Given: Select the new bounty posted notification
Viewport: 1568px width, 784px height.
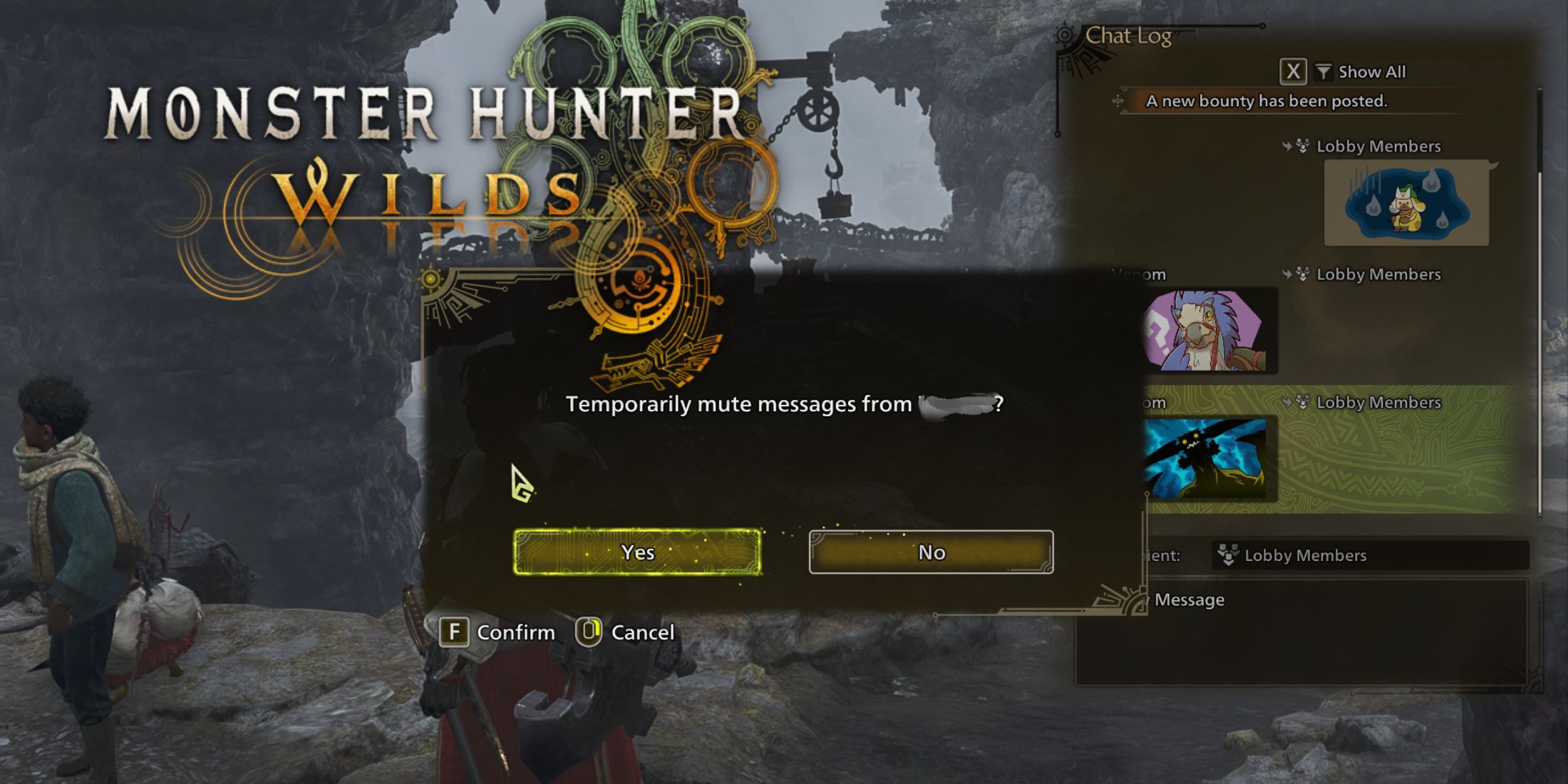Looking at the screenshot, I should (x=1266, y=101).
